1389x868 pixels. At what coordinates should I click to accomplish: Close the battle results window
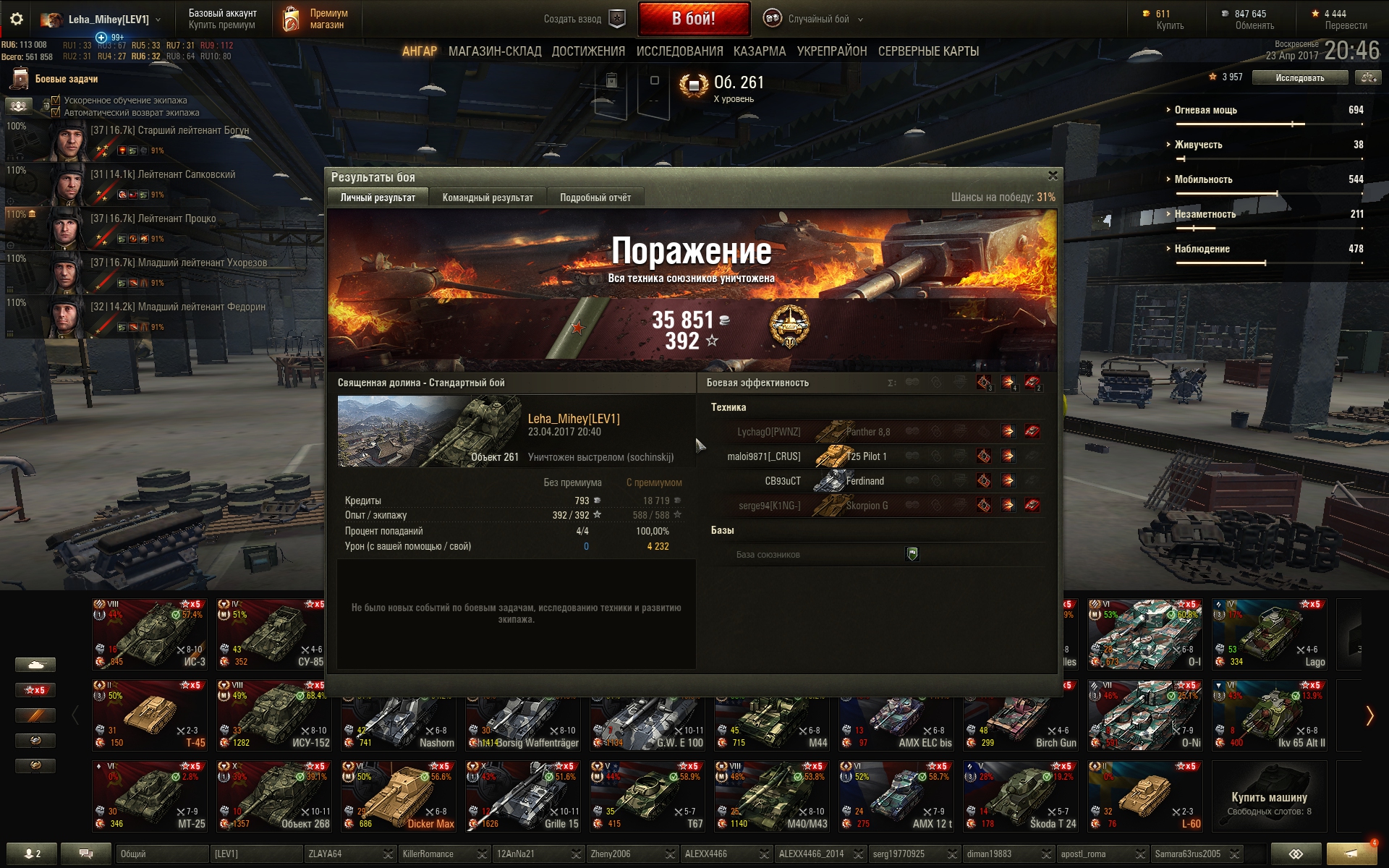tap(1053, 176)
